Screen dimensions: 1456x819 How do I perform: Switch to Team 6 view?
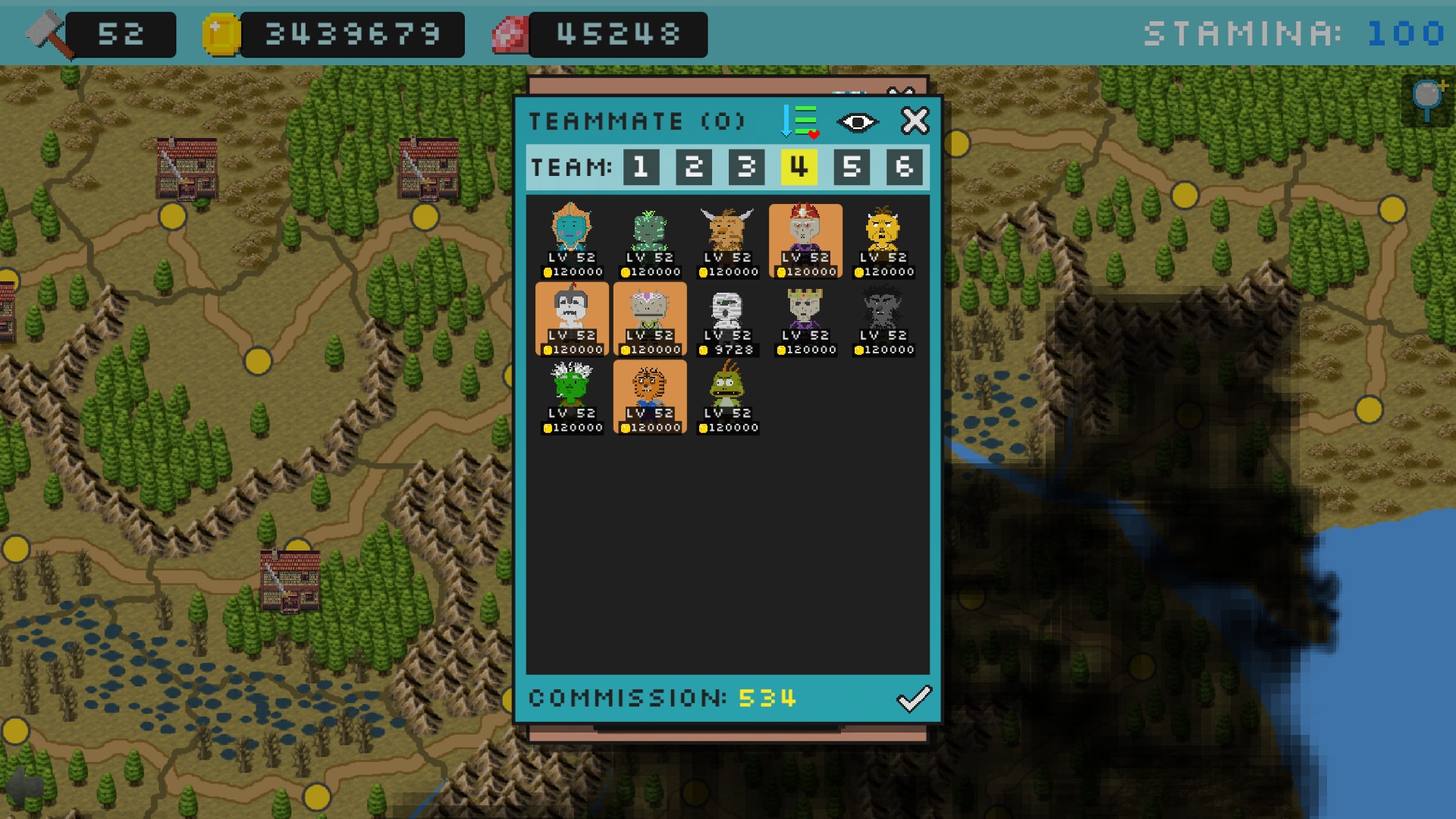tap(903, 167)
